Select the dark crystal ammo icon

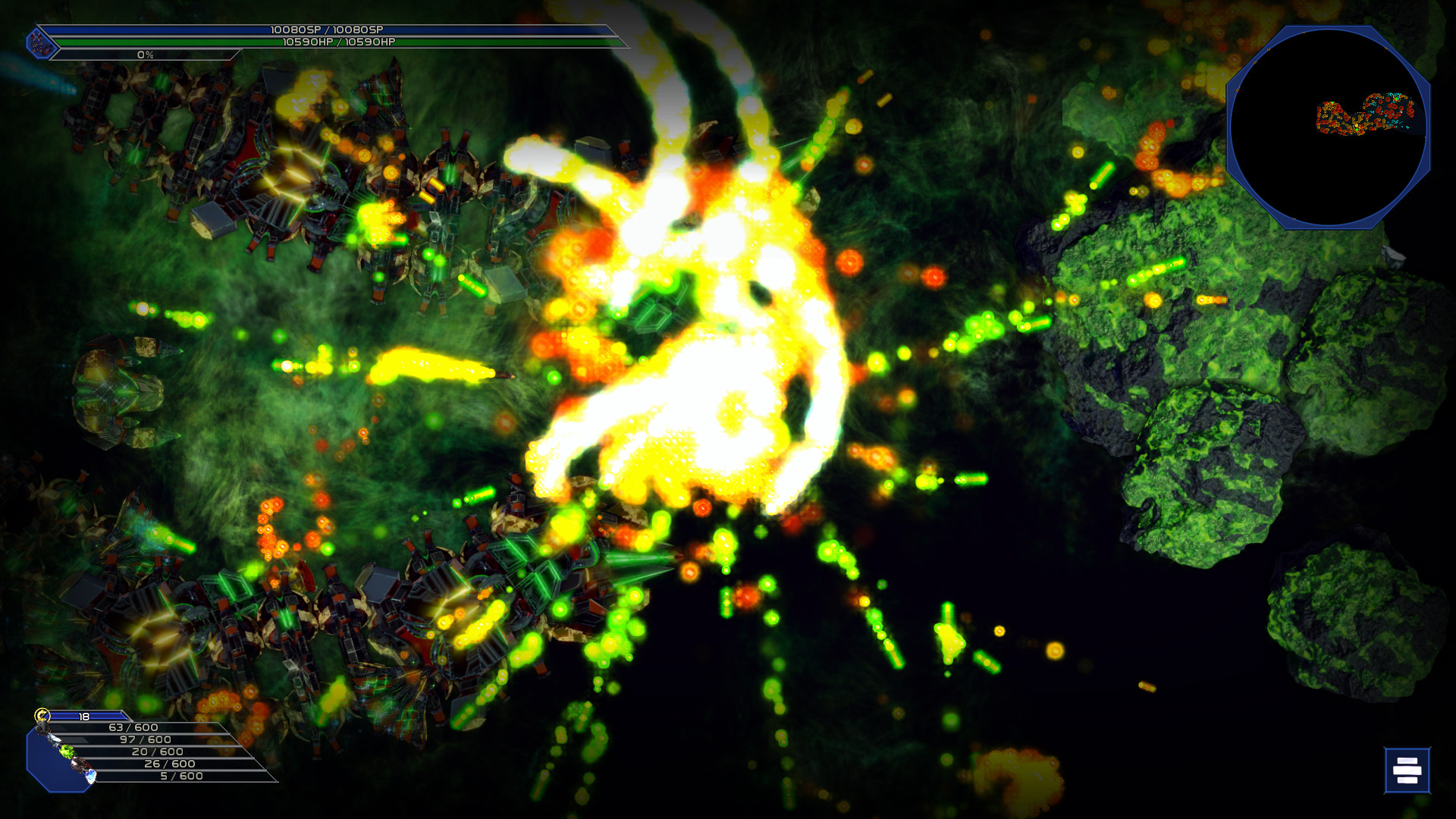[80, 764]
